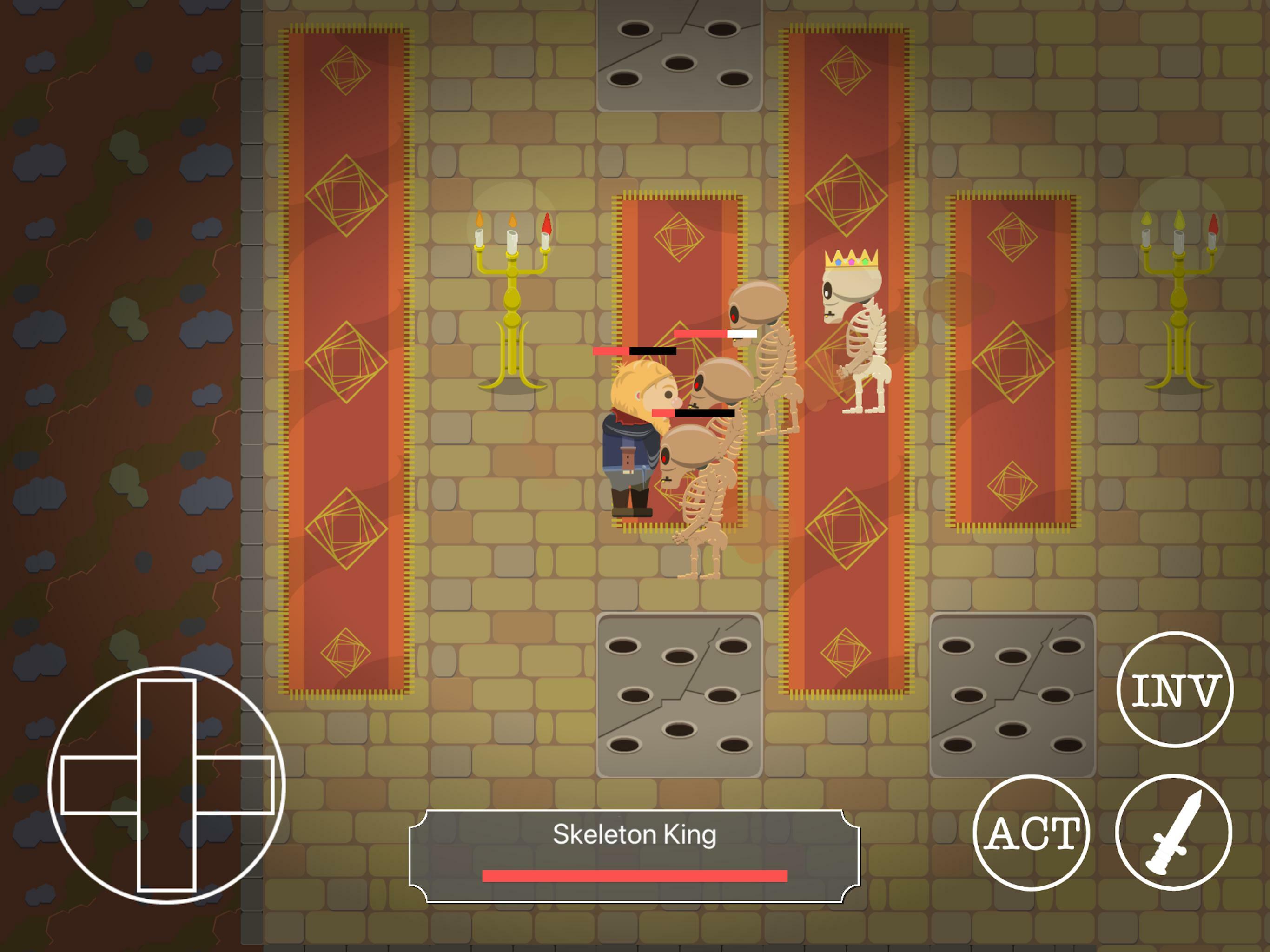Move right using the d-pad's right arm
The width and height of the screenshot is (1270, 952).
234,785
